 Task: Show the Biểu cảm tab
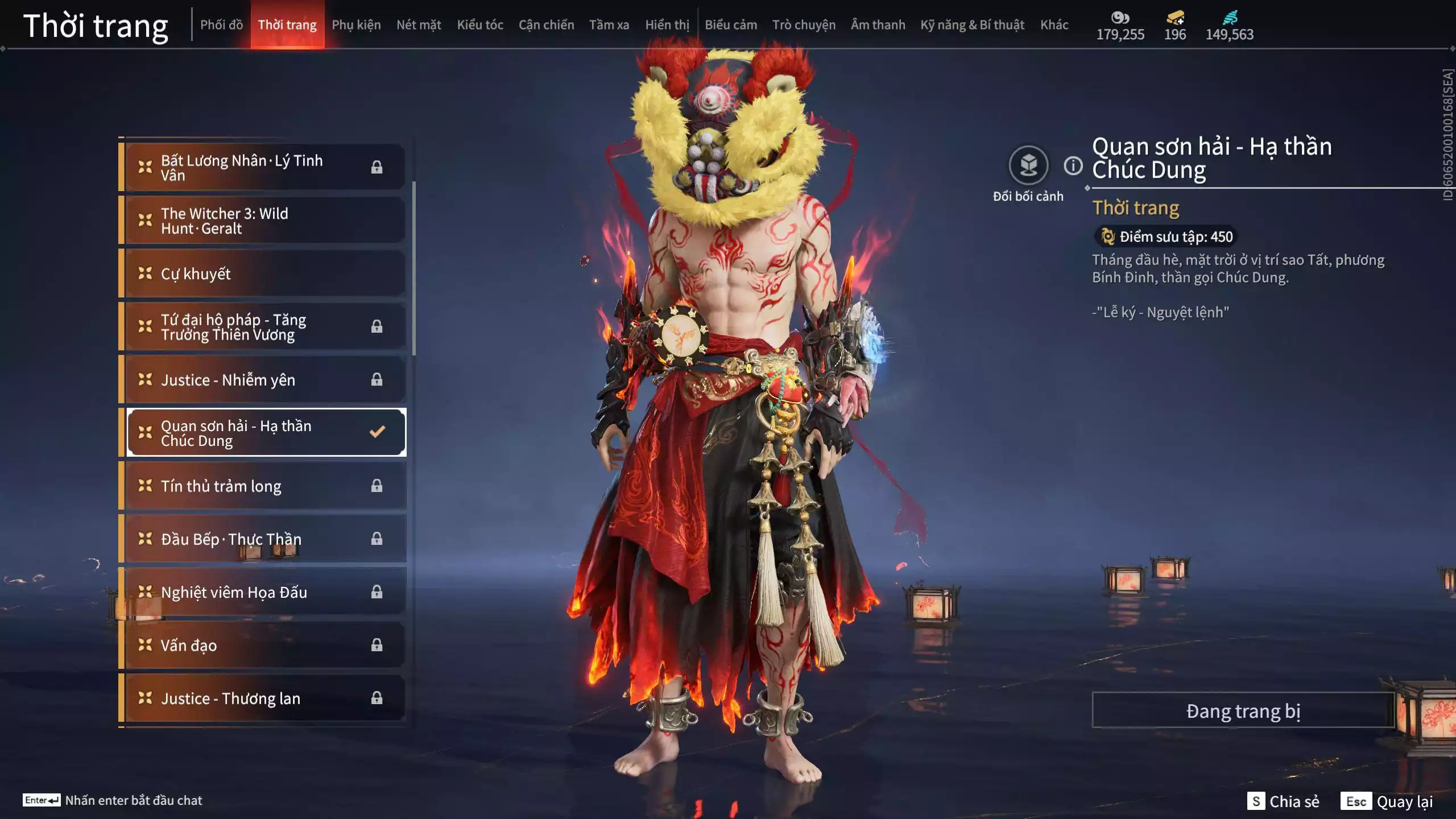pos(731,25)
